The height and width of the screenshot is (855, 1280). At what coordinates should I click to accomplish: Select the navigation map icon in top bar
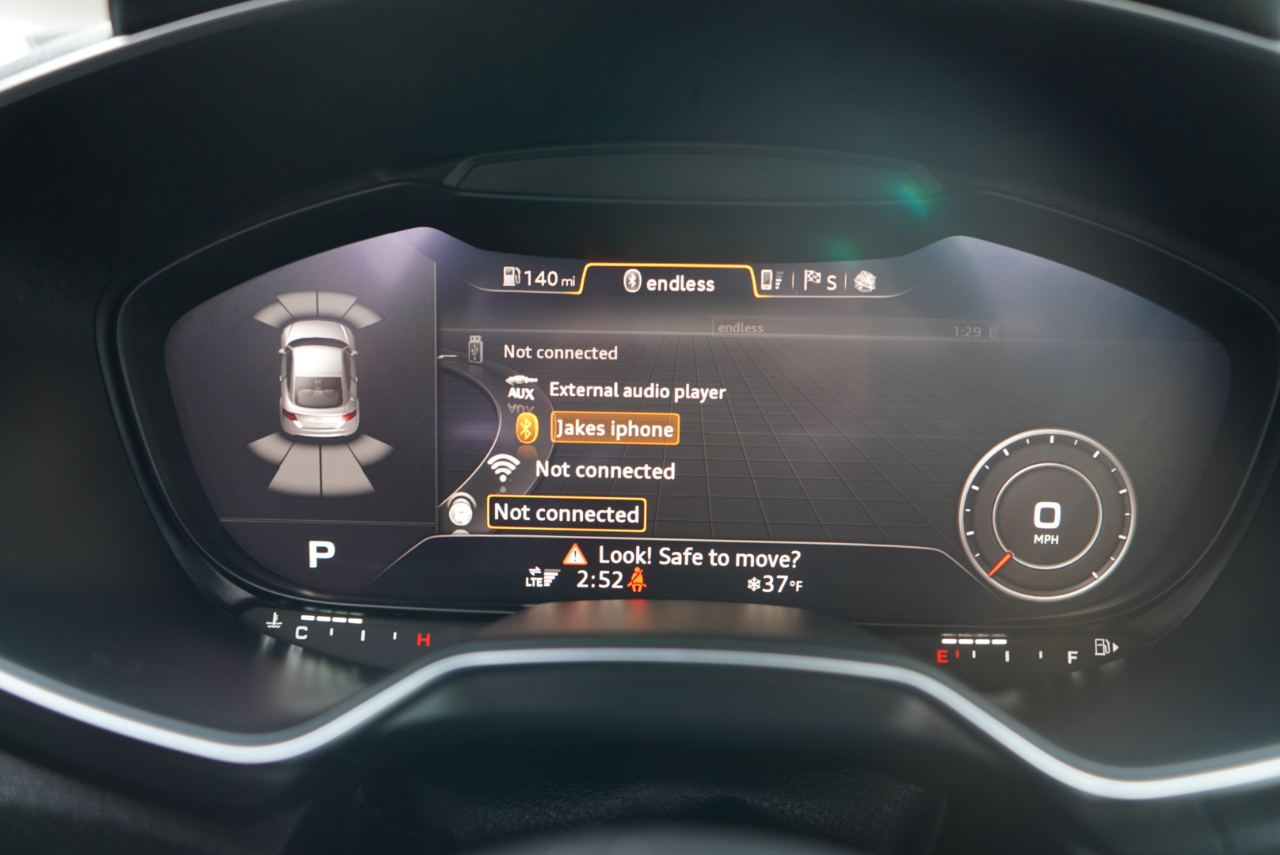[866, 281]
